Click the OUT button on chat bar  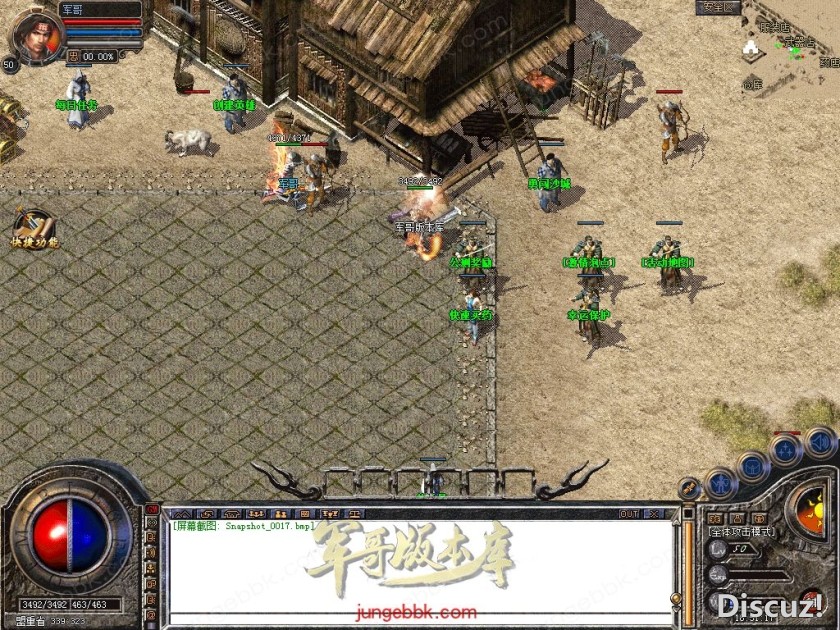[x=629, y=514]
